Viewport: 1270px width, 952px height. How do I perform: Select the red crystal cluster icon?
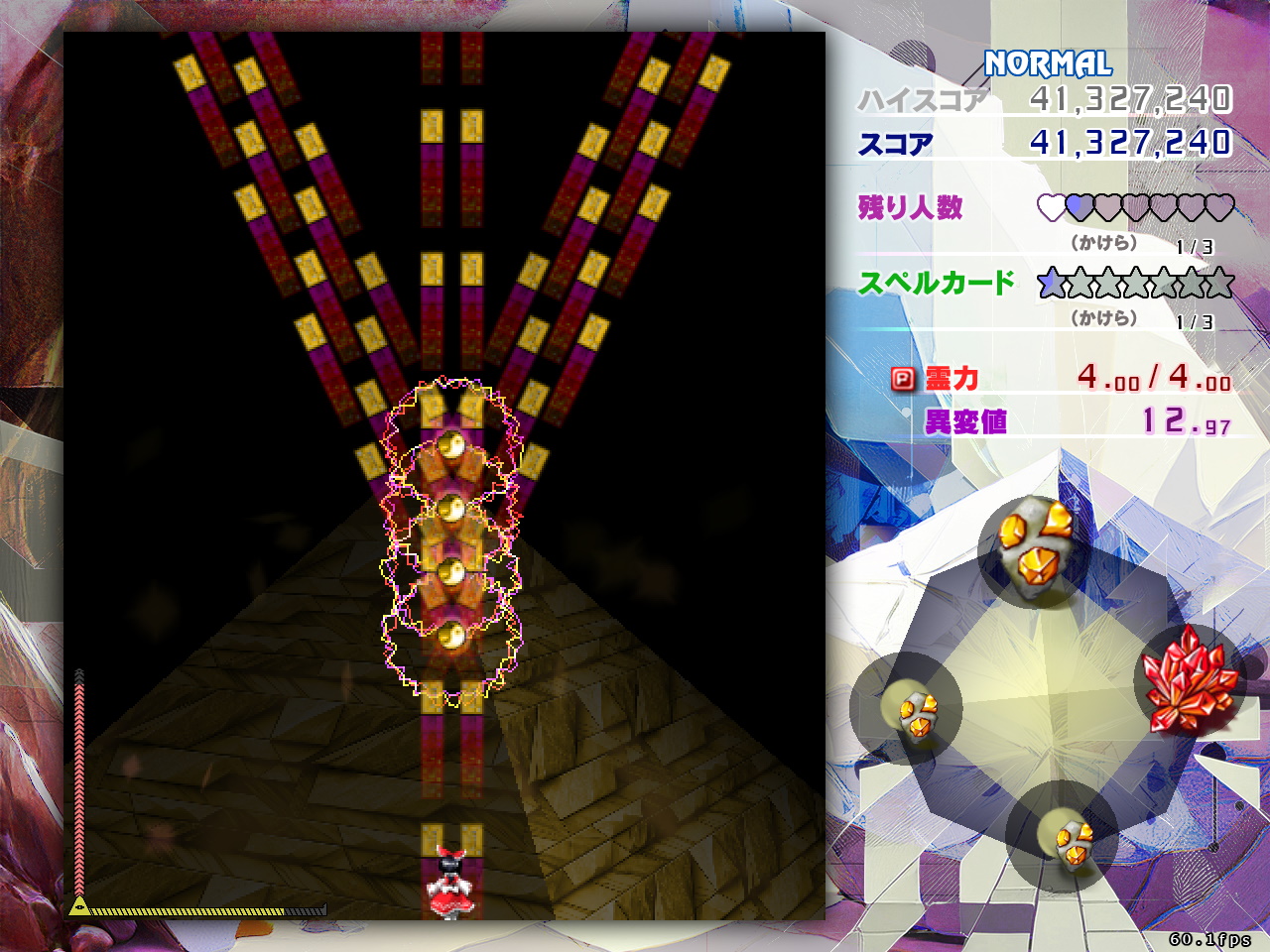coord(1189,681)
